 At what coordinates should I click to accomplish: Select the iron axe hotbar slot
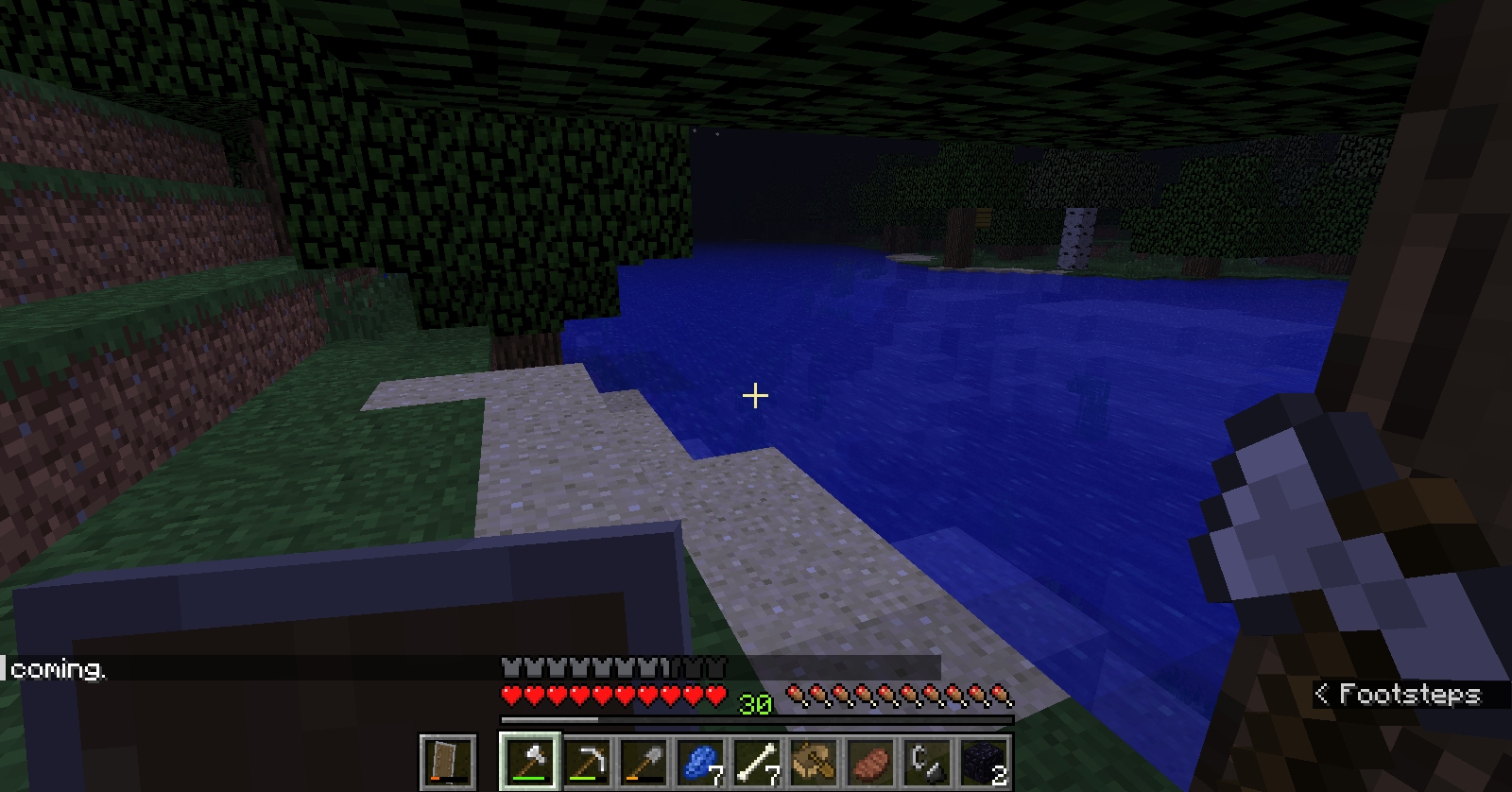(x=529, y=761)
